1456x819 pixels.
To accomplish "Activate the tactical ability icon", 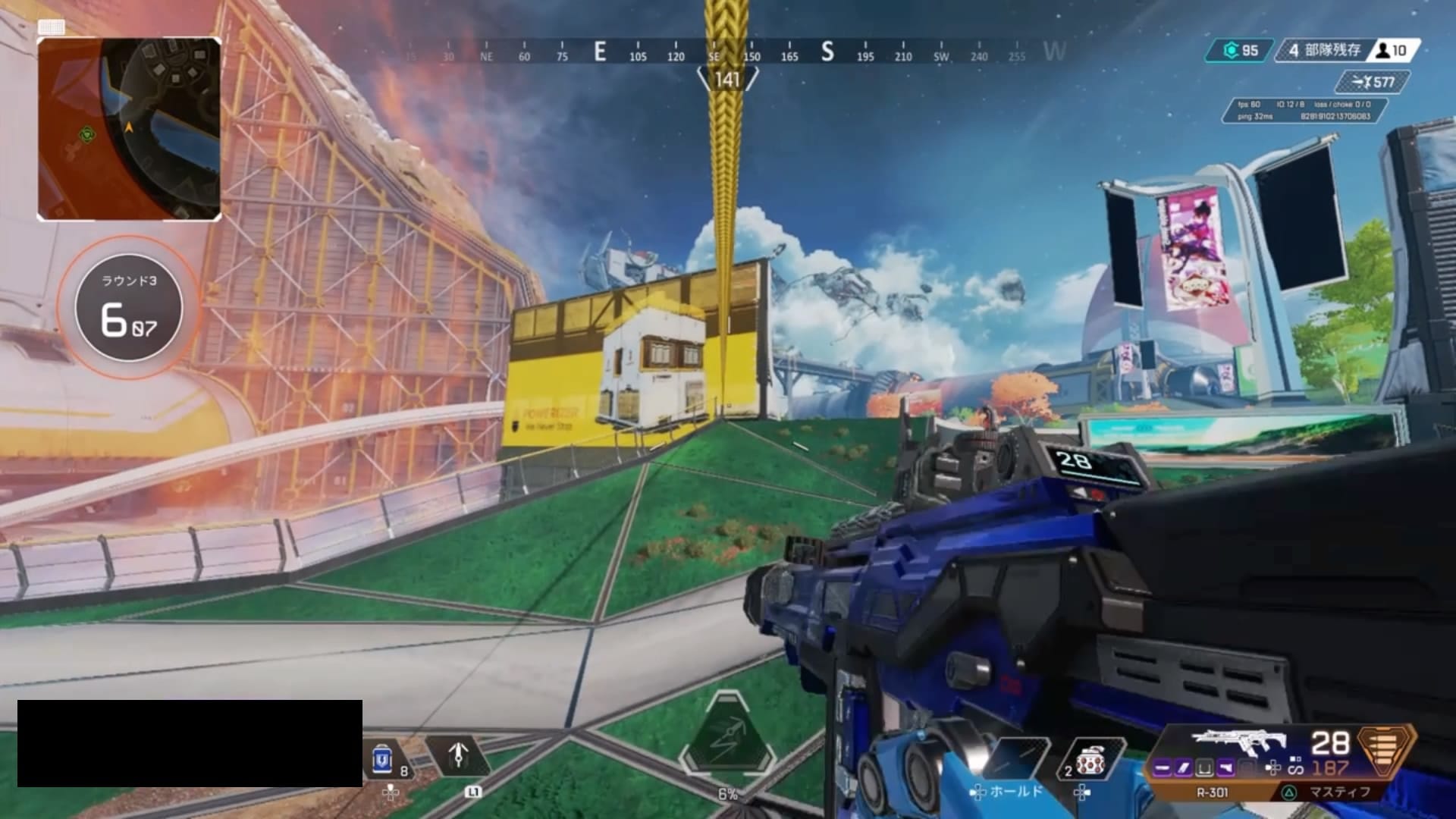I will coord(458,755).
